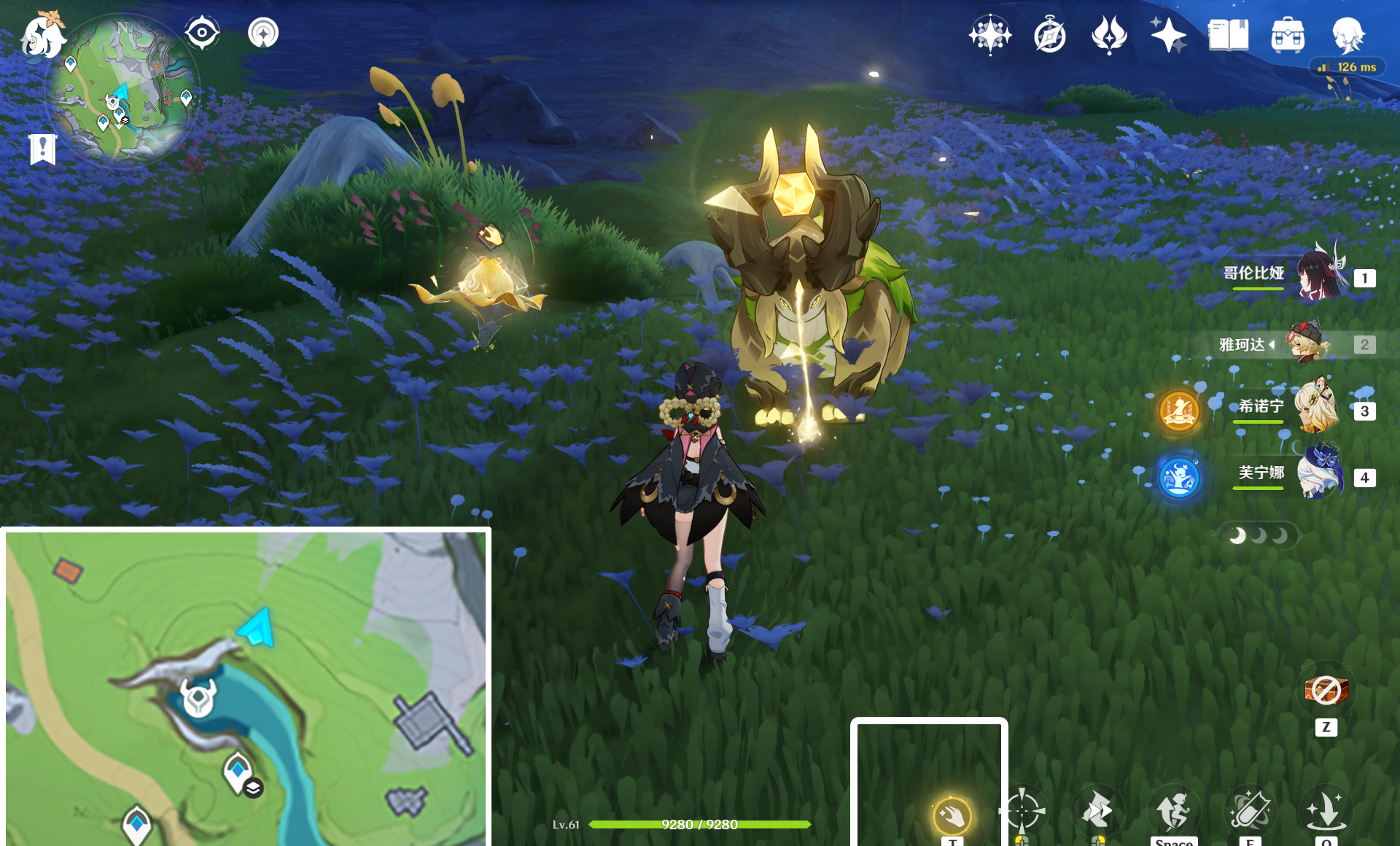Screen dimensions: 1400x846
Task: Open the open-book tutorial icon
Action: coord(1228,35)
